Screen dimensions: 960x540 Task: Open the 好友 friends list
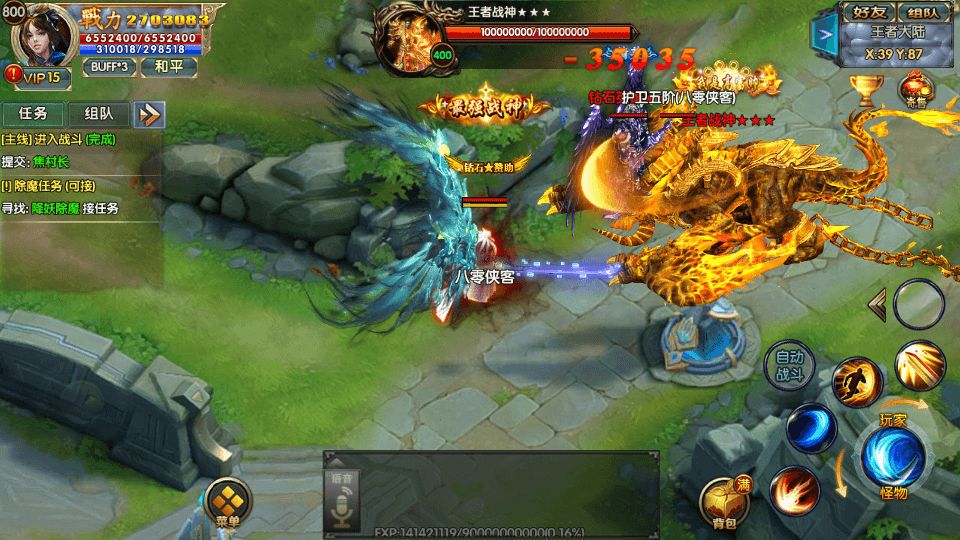click(x=866, y=13)
